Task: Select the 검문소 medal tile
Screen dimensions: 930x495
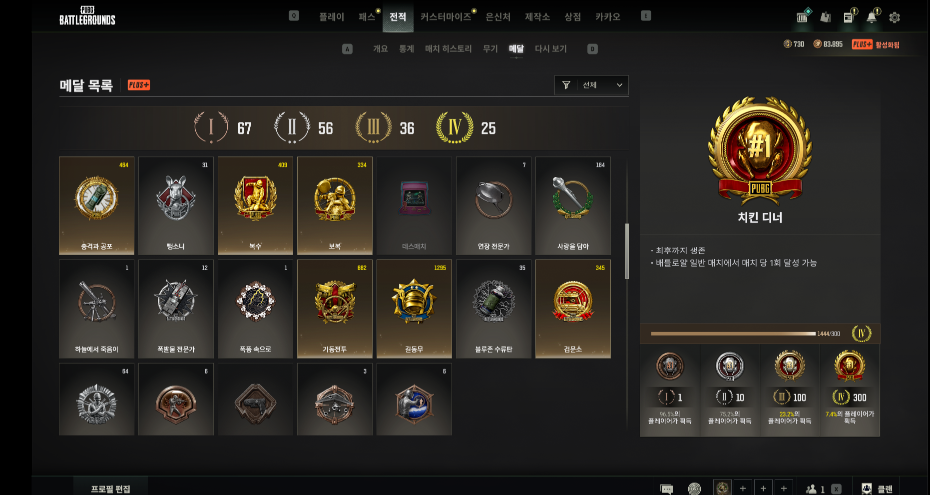Action: (572, 308)
